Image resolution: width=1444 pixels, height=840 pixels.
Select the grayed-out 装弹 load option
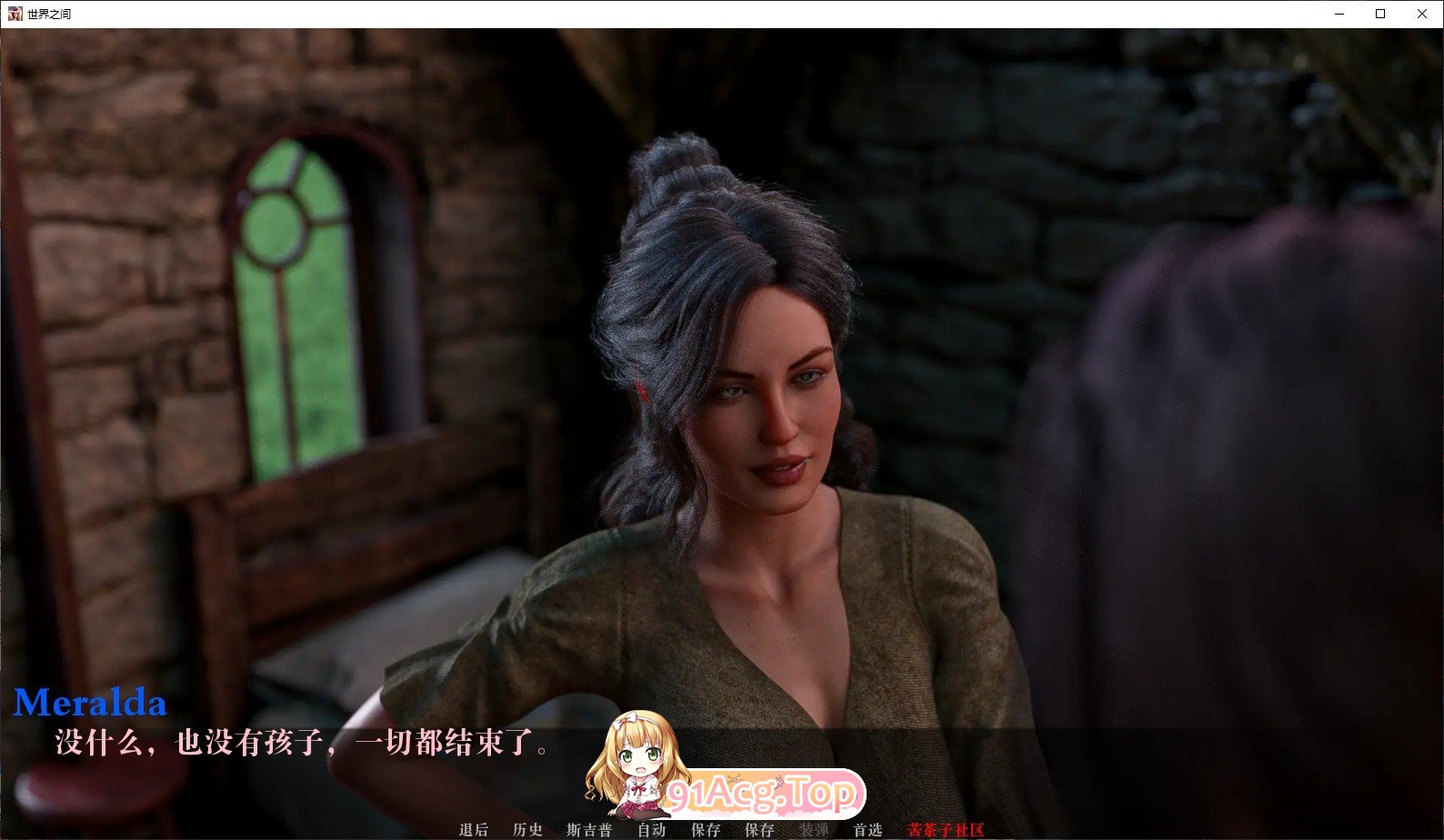(815, 829)
